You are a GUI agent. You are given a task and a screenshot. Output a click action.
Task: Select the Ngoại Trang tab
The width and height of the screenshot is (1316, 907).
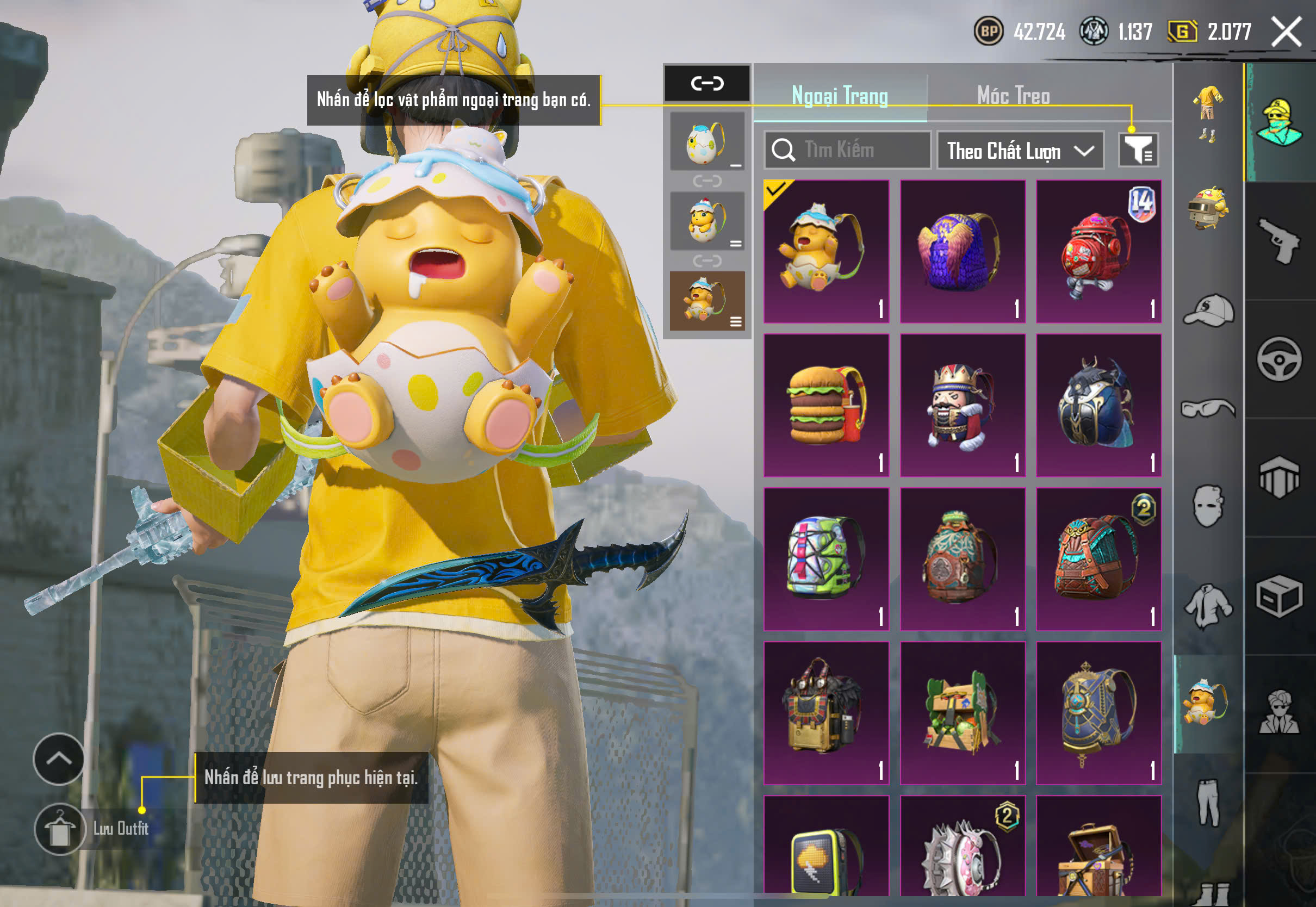[840, 96]
